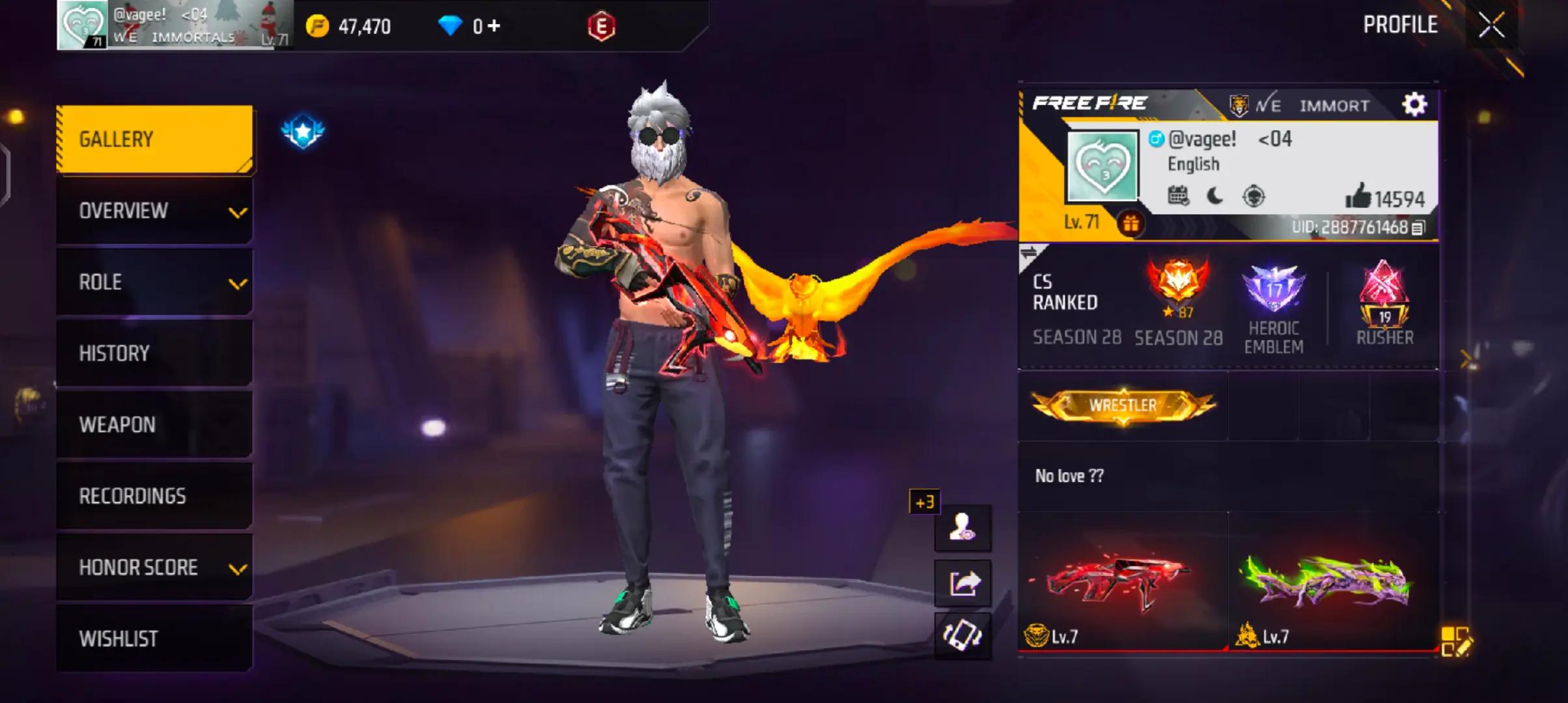Expand the Role menu entry

click(154, 283)
